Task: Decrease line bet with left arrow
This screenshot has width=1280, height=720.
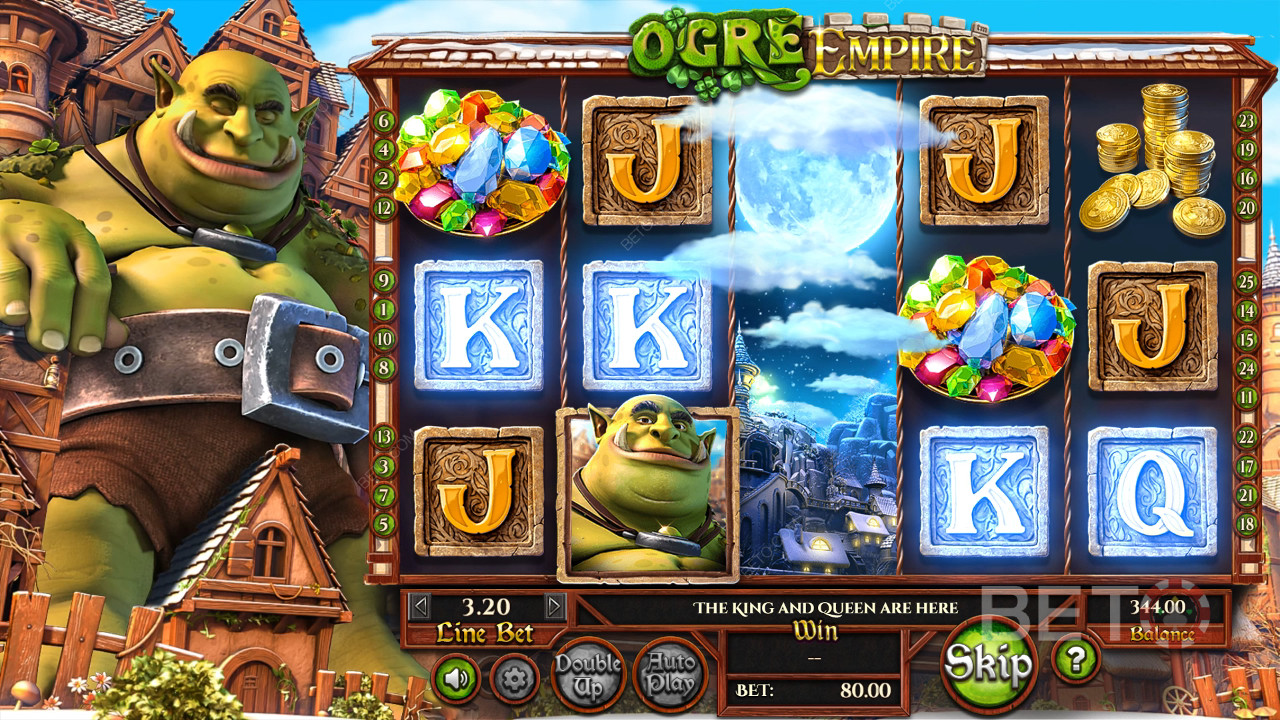Action: 421,606
